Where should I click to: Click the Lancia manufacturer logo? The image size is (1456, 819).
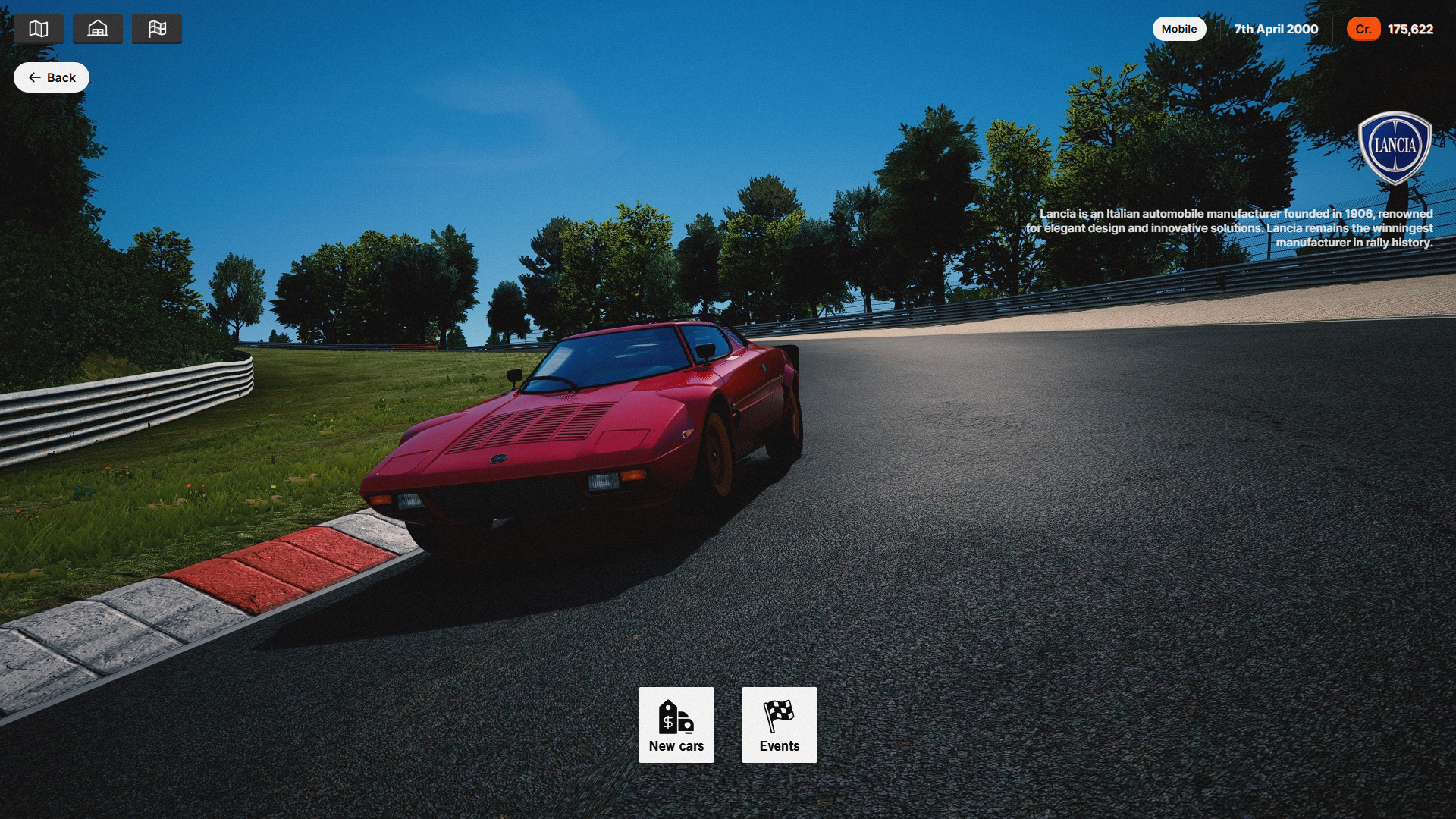(1394, 147)
